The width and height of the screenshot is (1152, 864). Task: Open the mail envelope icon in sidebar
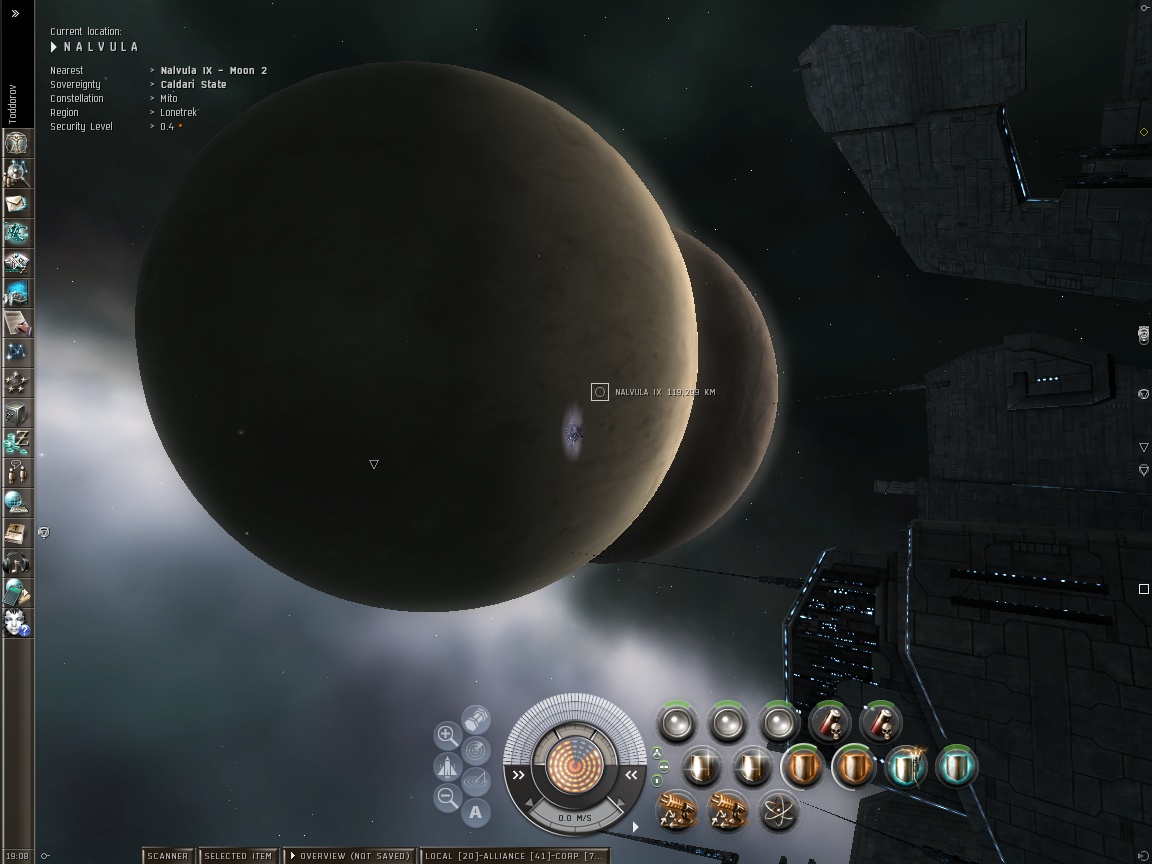pyautogui.click(x=17, y=203)
